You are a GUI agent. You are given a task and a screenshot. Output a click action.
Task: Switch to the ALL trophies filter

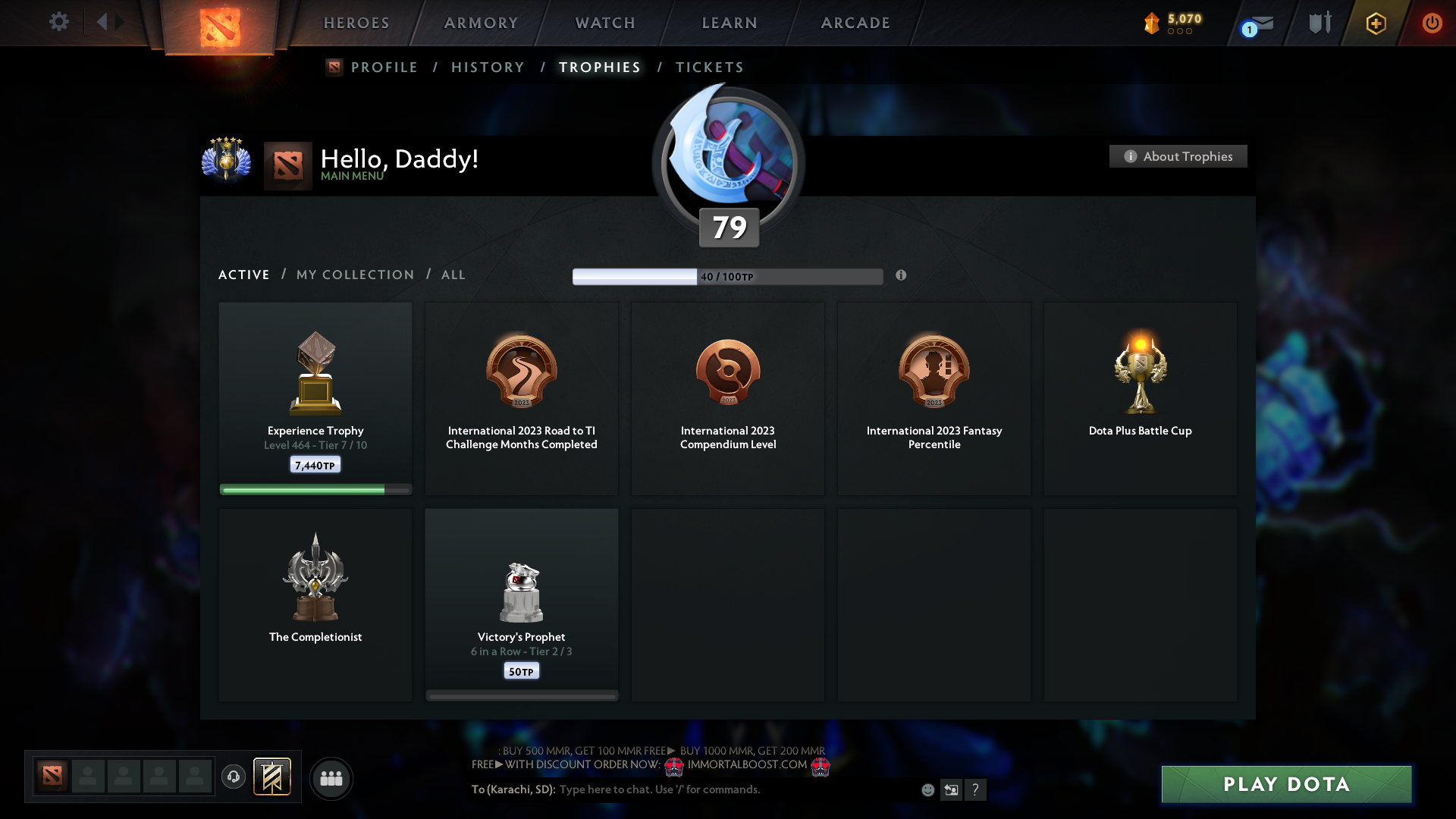click(x=453, y=275)
